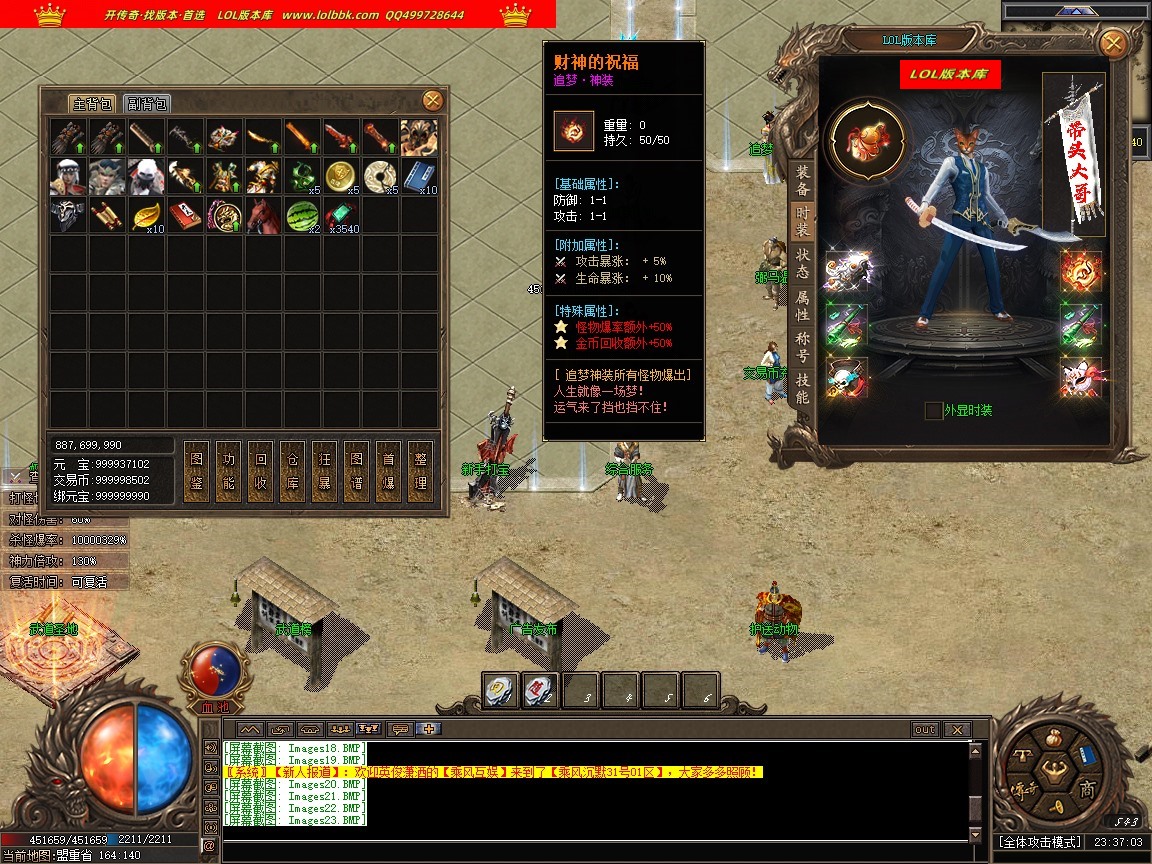Close the chat window with X
This screenshot has width=1152, height=864.
[x=957, y=730]
